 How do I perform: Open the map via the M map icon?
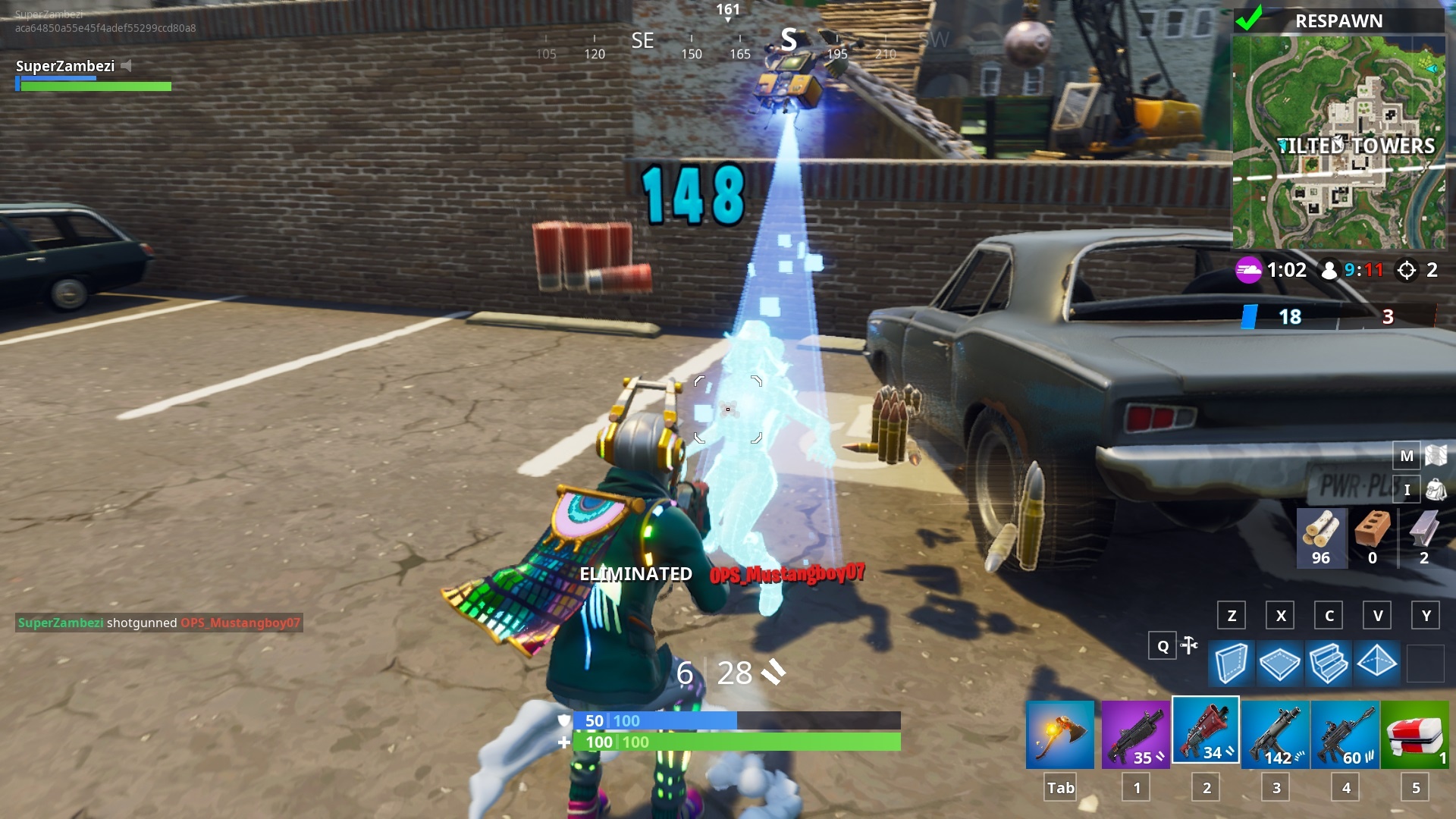tap(1407, 456)
